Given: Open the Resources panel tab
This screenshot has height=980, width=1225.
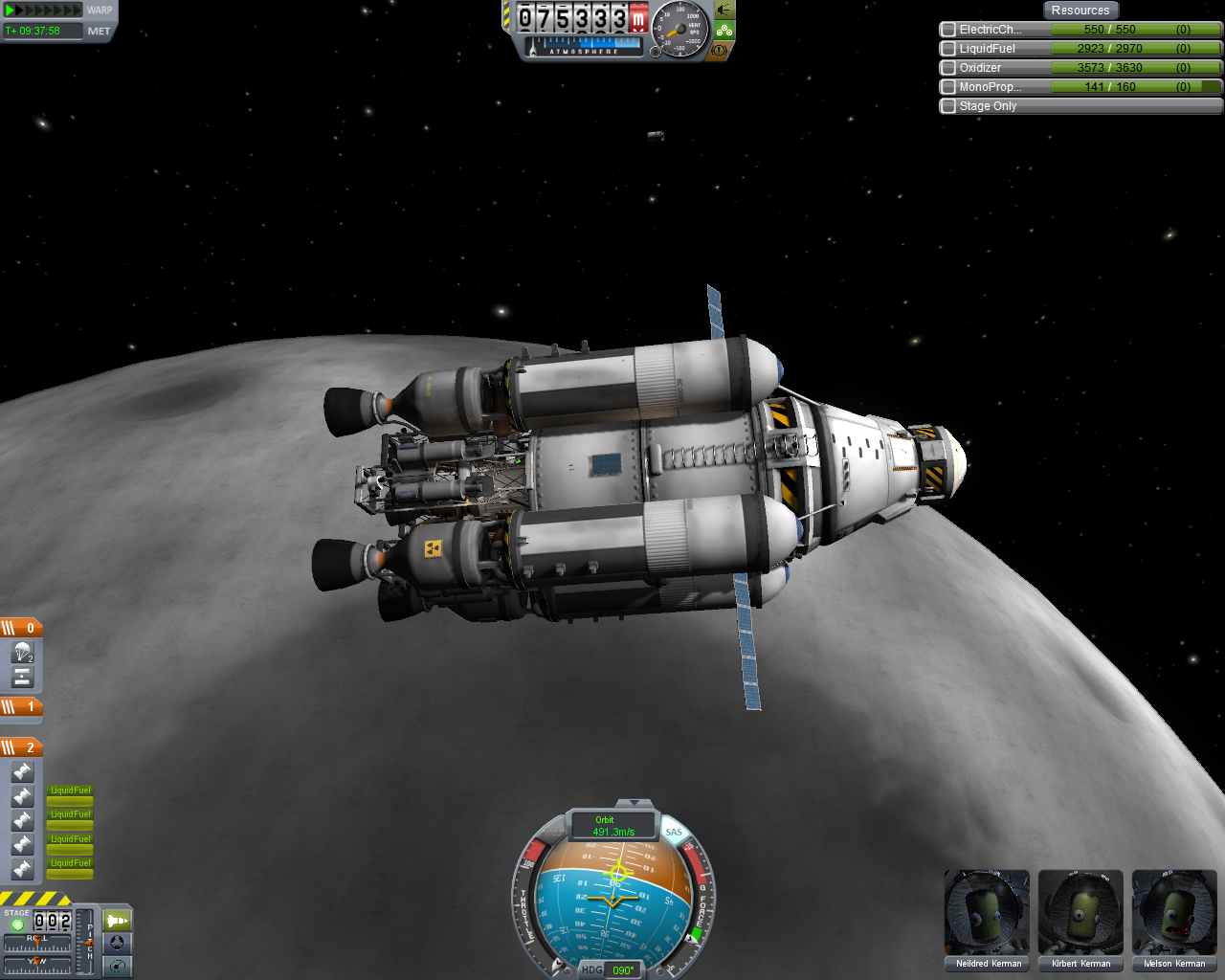Looking at the screenshot, I should [x=1080, y=11].
